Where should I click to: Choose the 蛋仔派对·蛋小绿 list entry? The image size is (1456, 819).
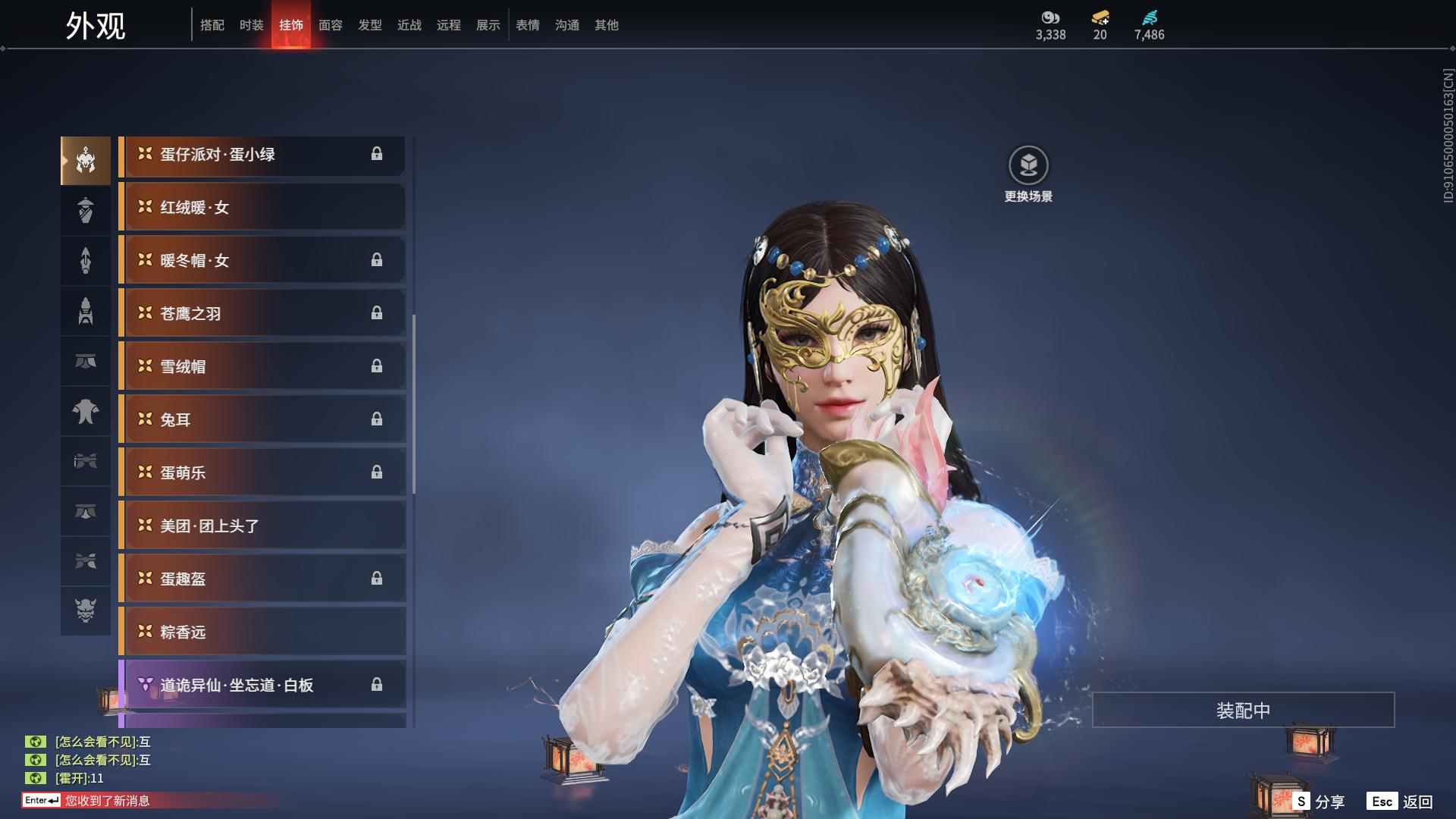262,155
